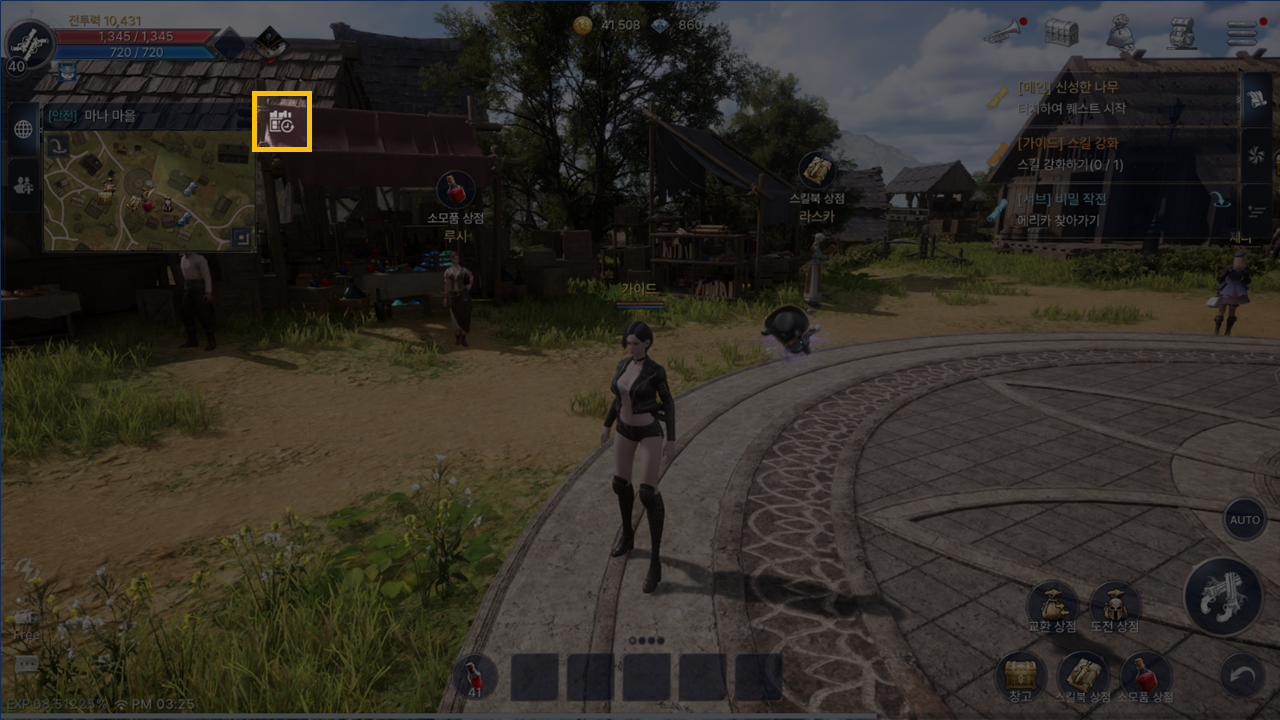The width and height of the screenshot is (1280, 720).
Task: Open the highlighted calendar schedule icon
Action: point(281,122)
